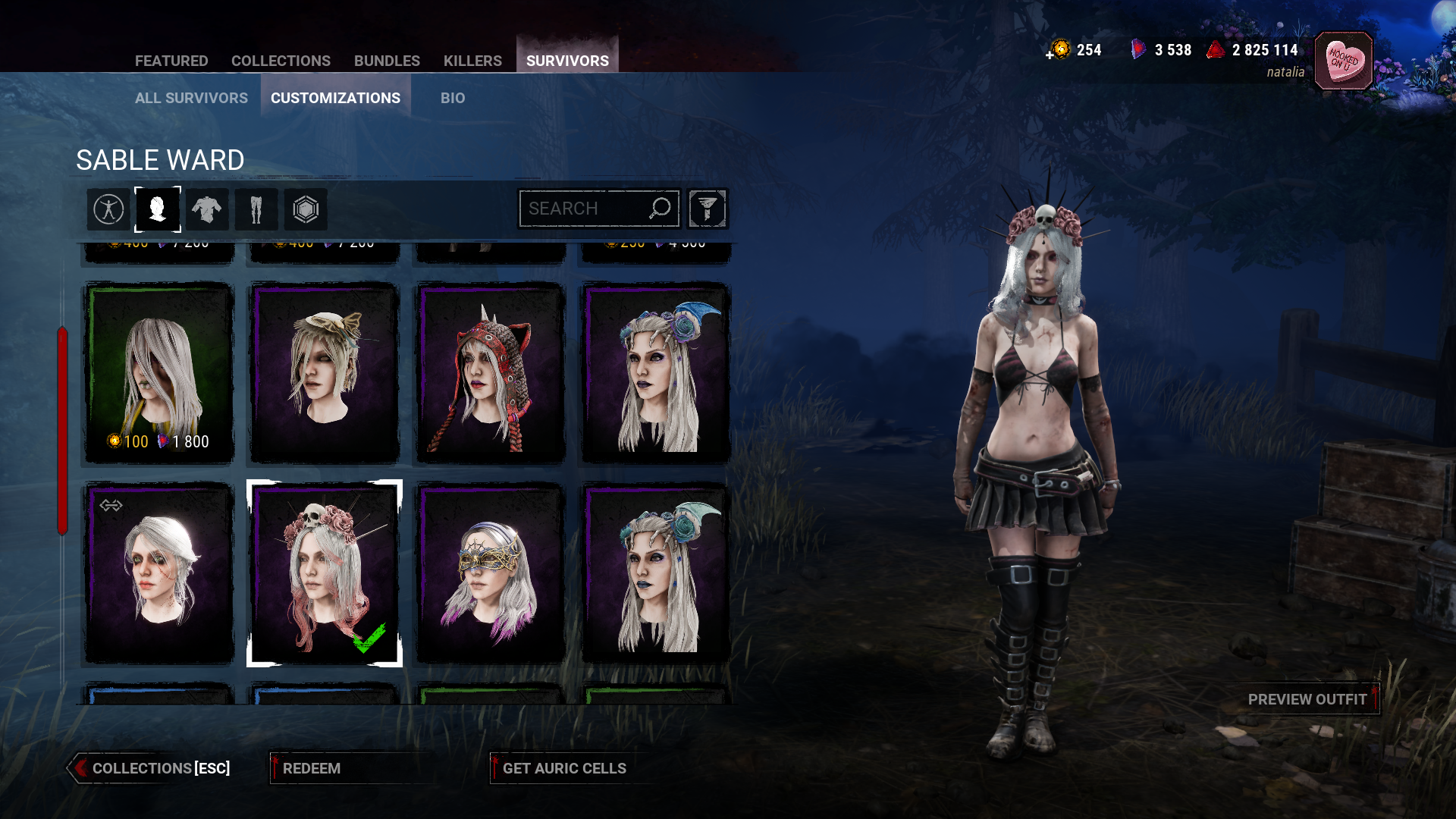
Task: Open the filter funnel next to search
Action: [707, 209]
